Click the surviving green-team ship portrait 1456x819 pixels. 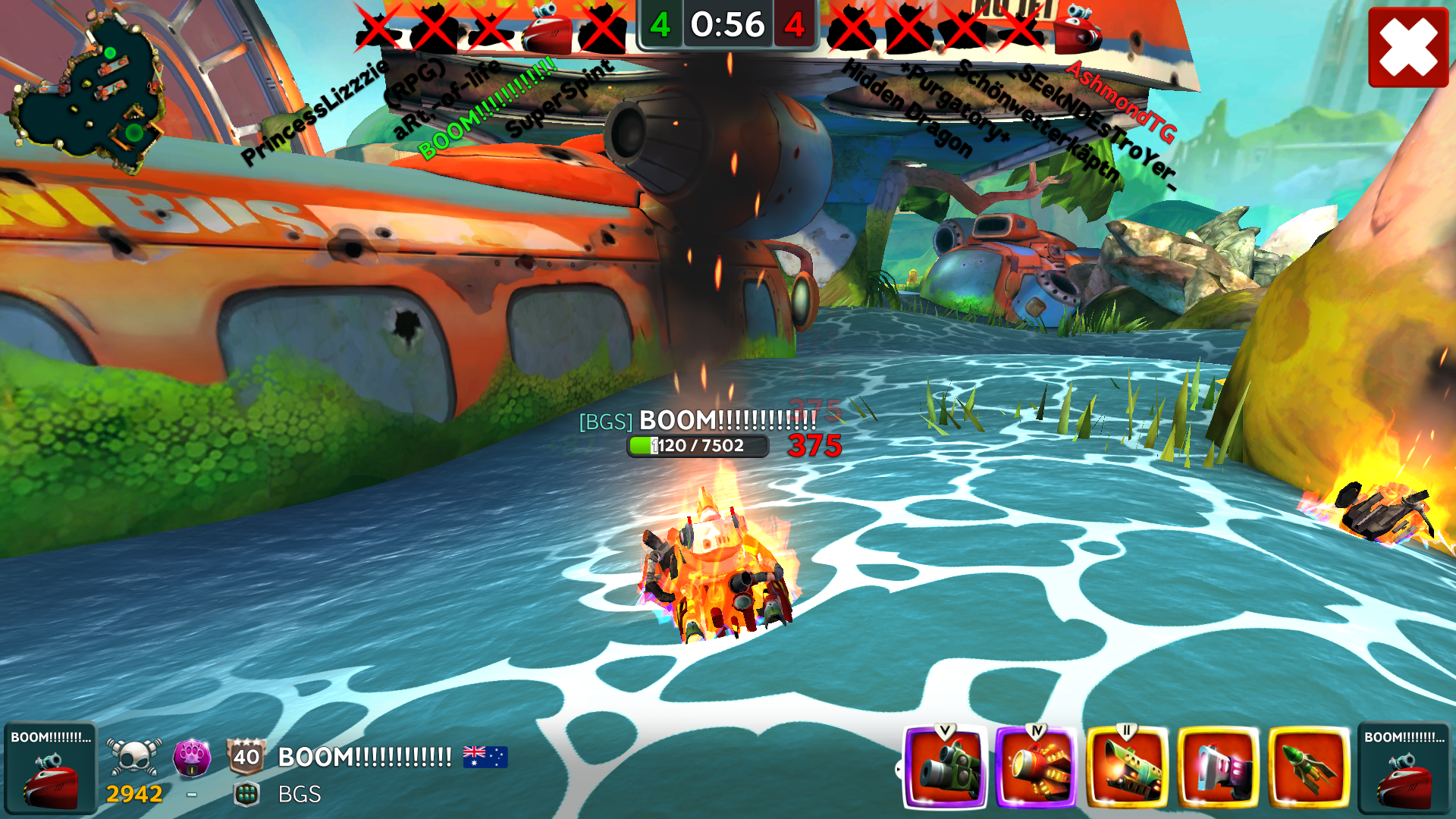(547, 29)
